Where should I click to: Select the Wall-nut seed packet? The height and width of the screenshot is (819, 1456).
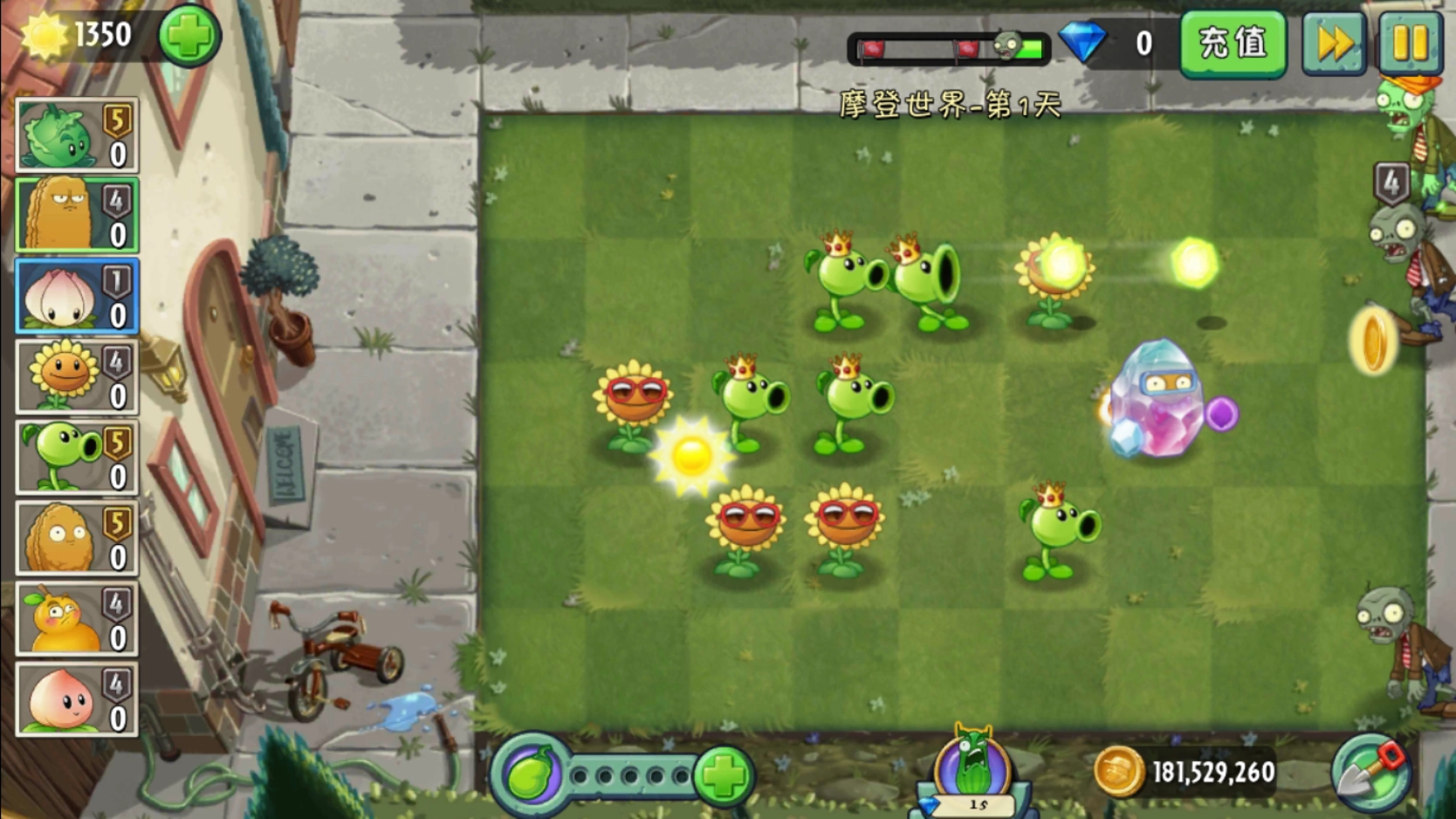pyautogui.click(x=76, y=537)
